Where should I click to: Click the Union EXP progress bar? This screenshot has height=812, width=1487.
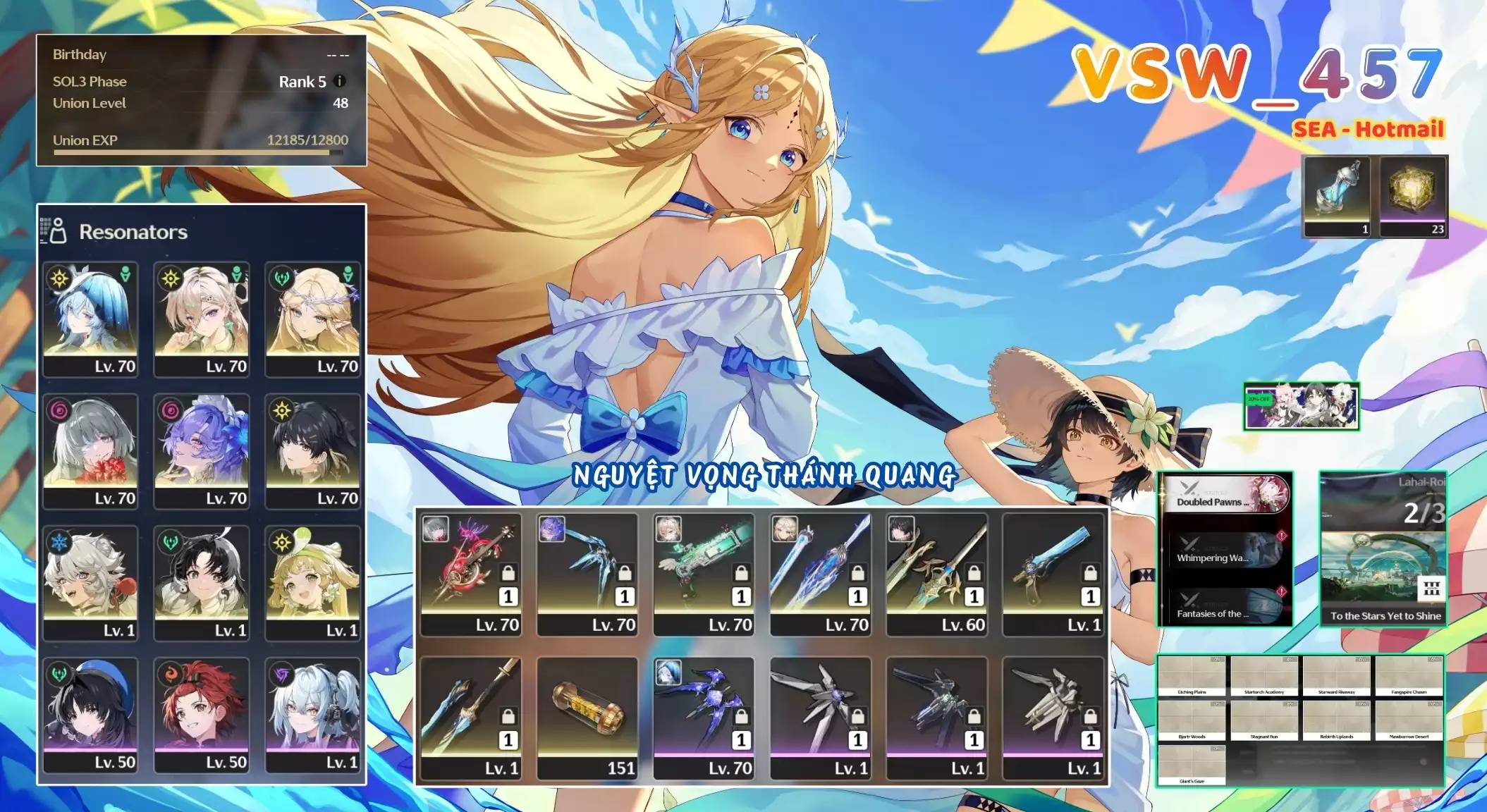201,152
